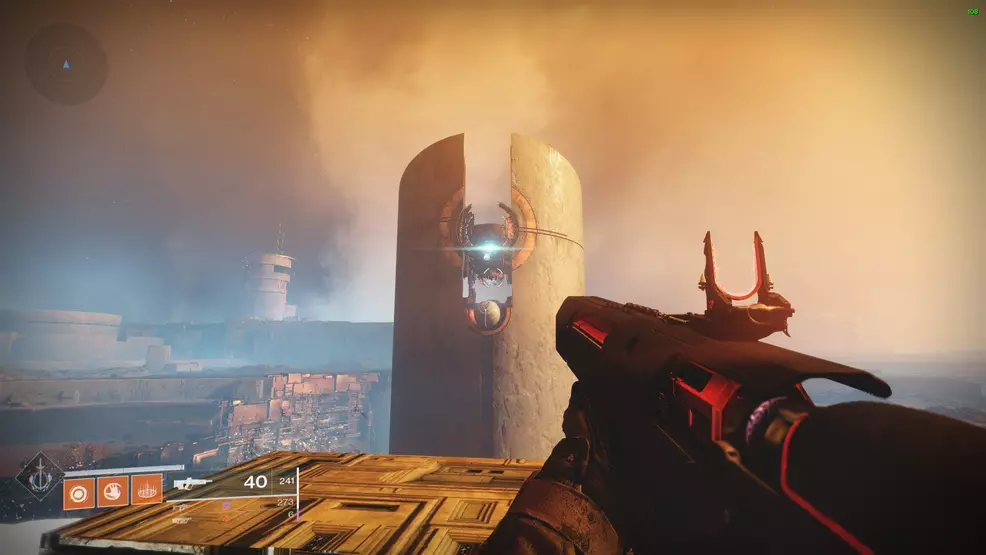
Task: Select the grenade ability icon
Action: (x=80, y=491)
